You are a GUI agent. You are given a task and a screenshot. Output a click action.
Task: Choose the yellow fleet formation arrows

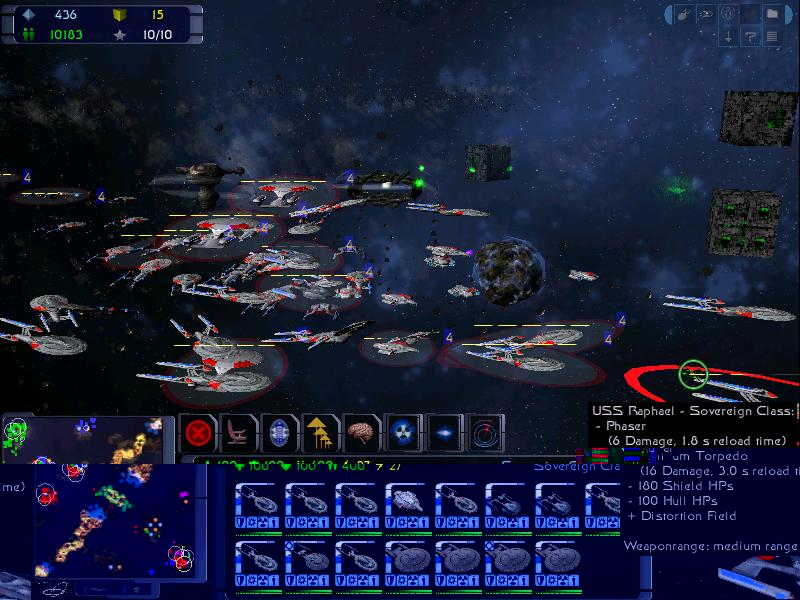pos(320,435)
